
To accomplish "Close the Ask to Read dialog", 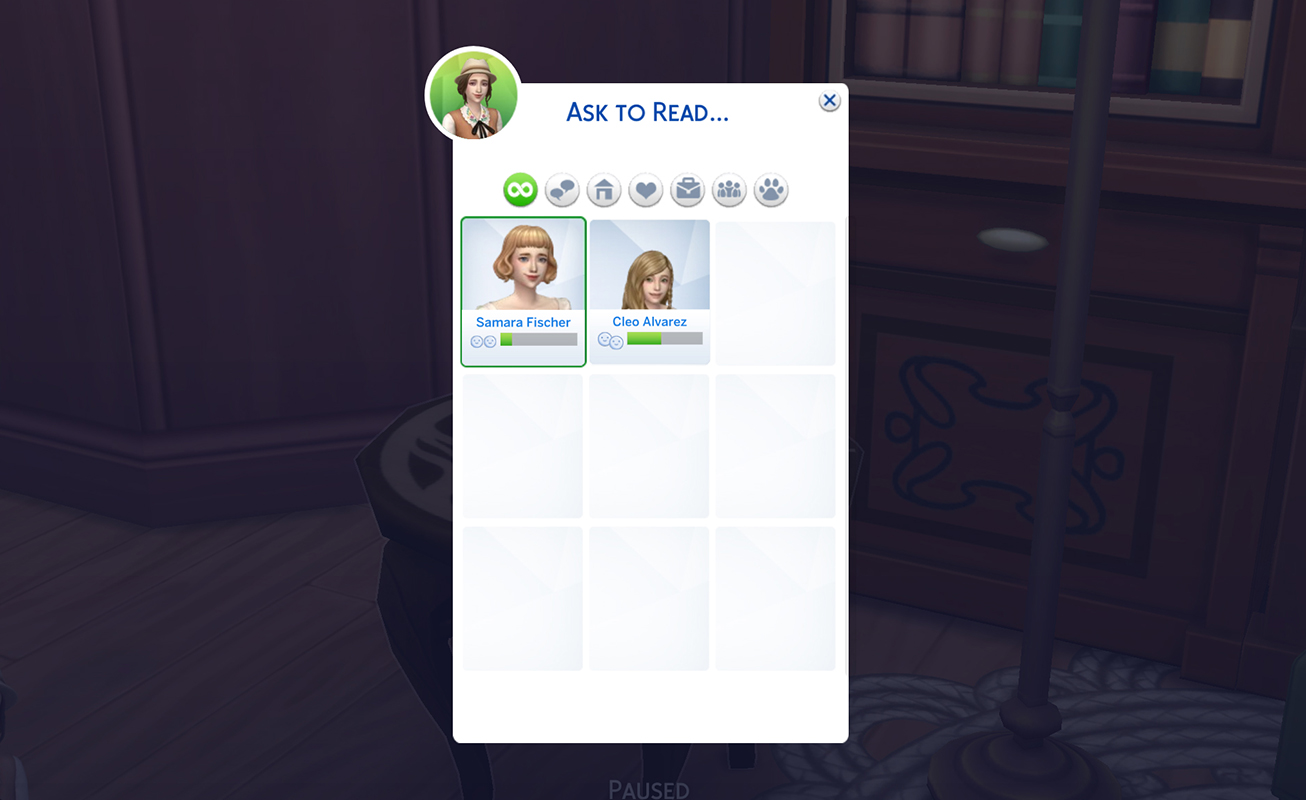I will tap(829, 100).
